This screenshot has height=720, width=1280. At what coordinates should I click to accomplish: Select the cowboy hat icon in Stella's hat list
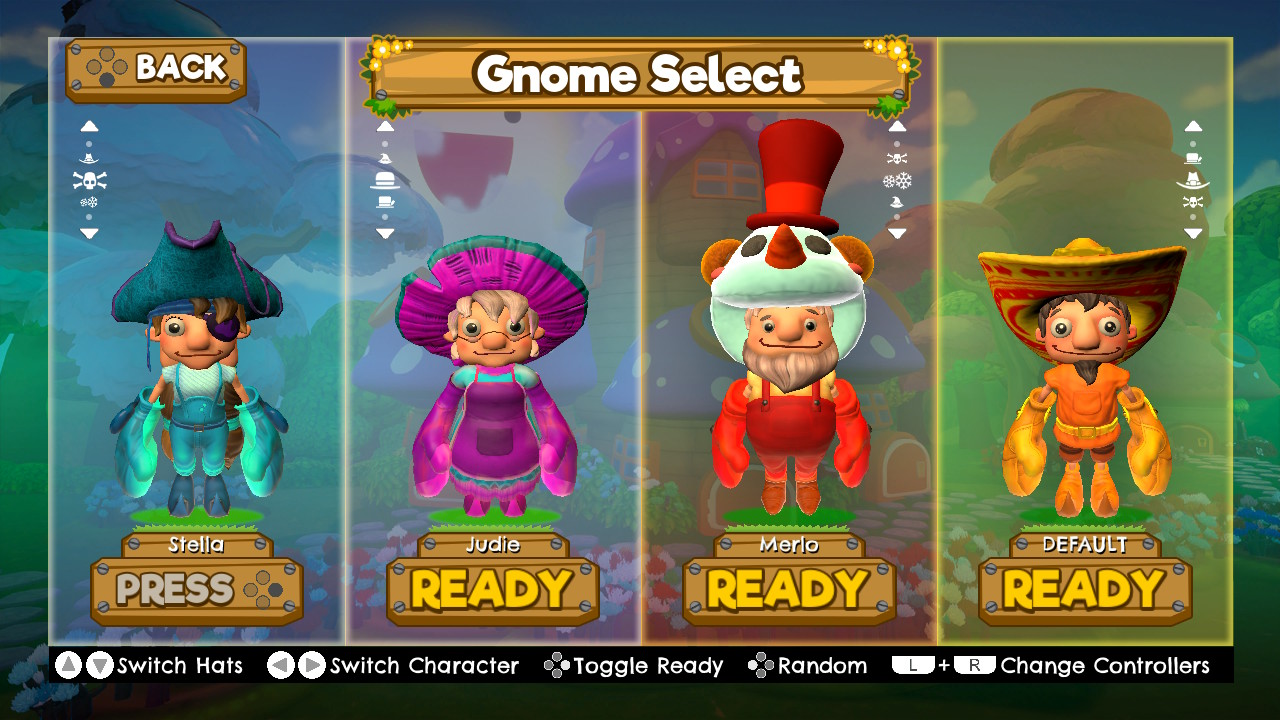click(88, 158)
